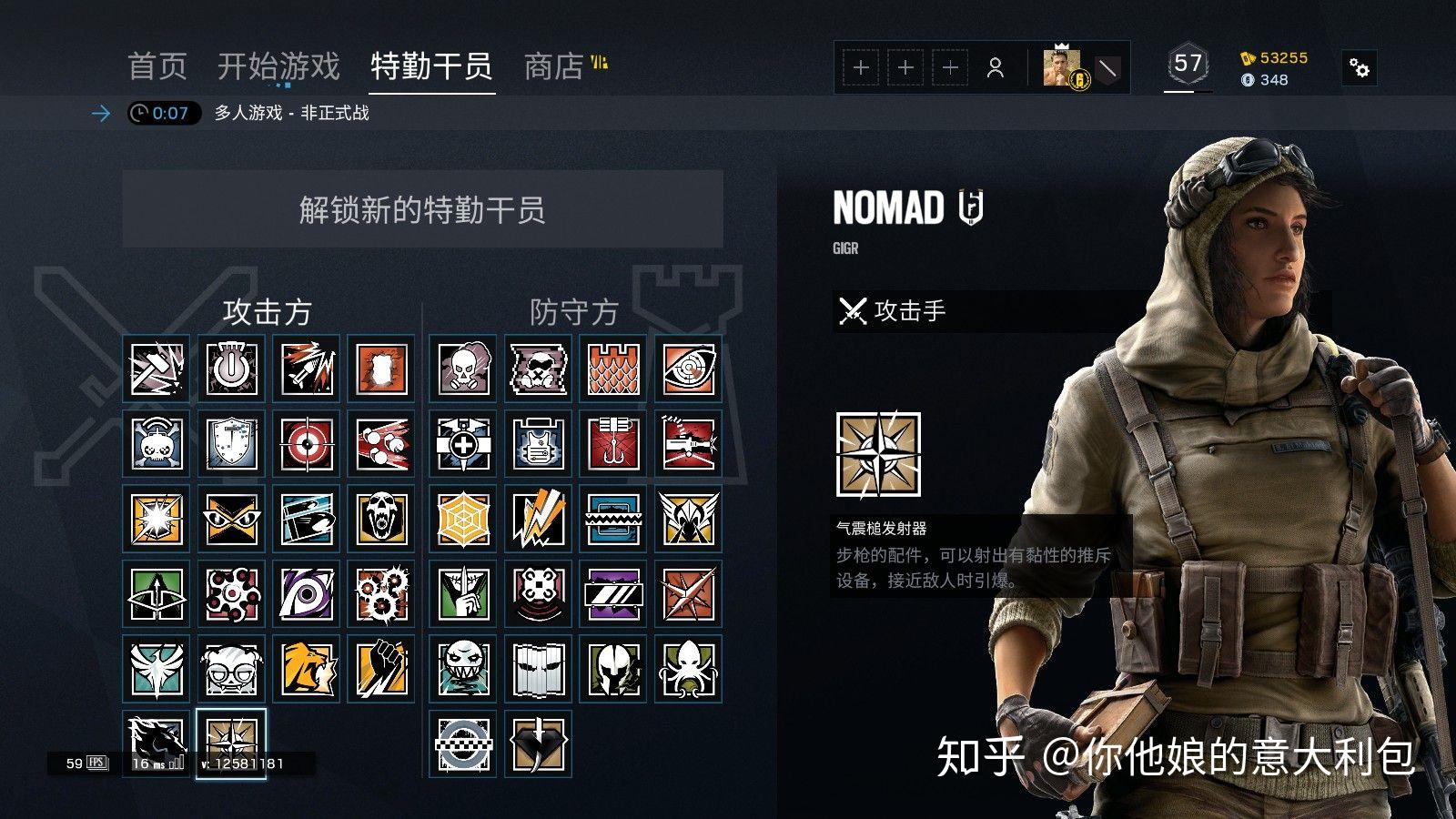
Task: Select the Valkyrie eye operator icon
Action: (x=688, y=369)
